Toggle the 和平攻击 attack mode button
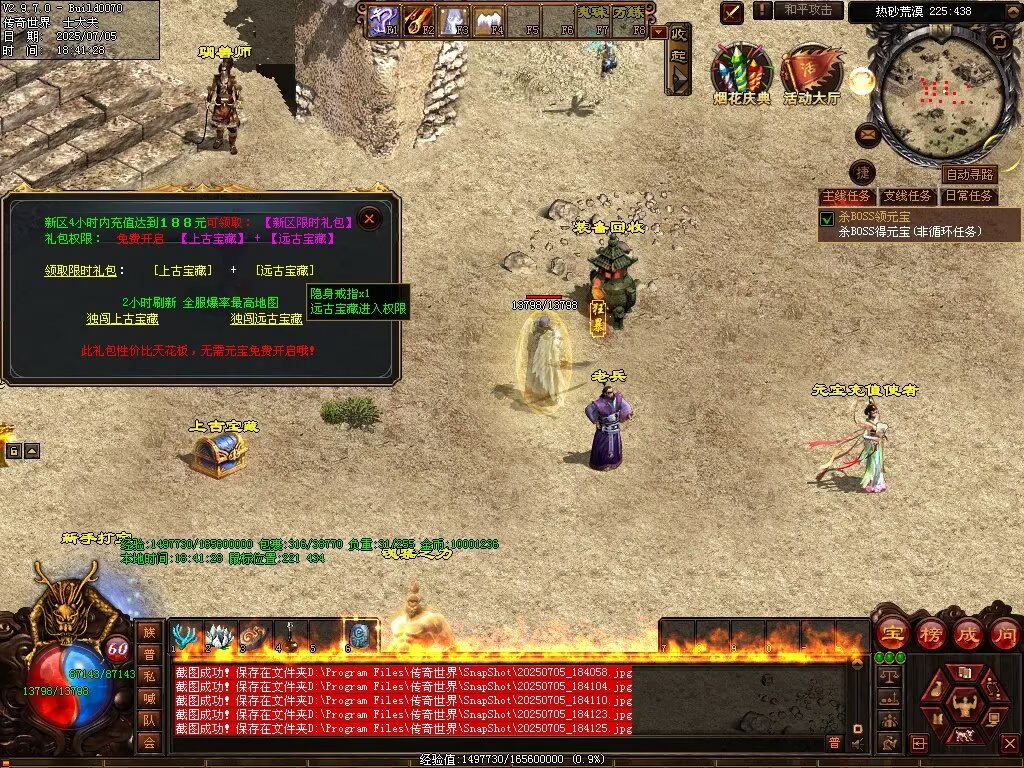Image resolution: width=1024 pixels, height=768 pixels. [x=807, y=10]
